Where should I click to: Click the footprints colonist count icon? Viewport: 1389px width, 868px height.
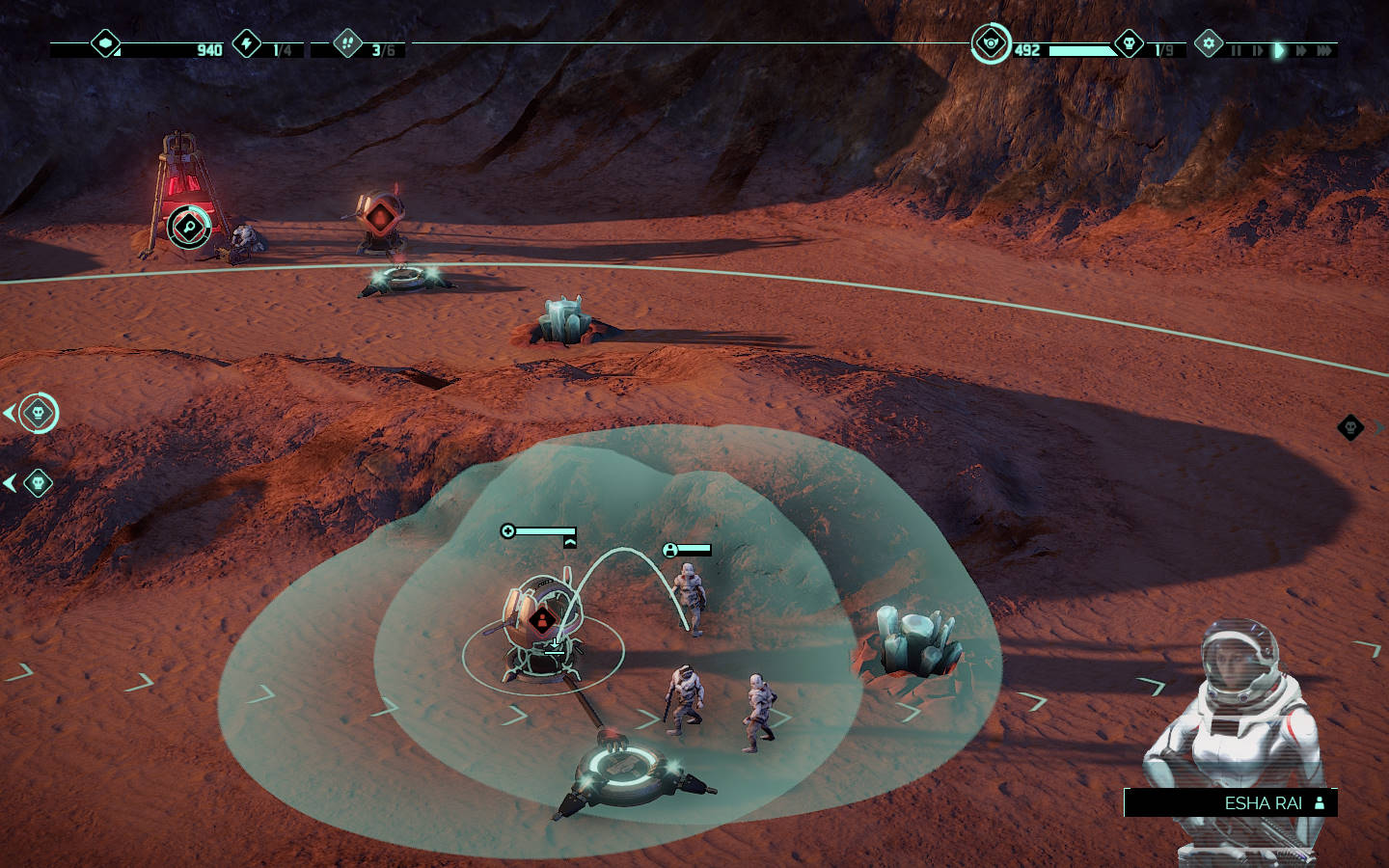347,43
